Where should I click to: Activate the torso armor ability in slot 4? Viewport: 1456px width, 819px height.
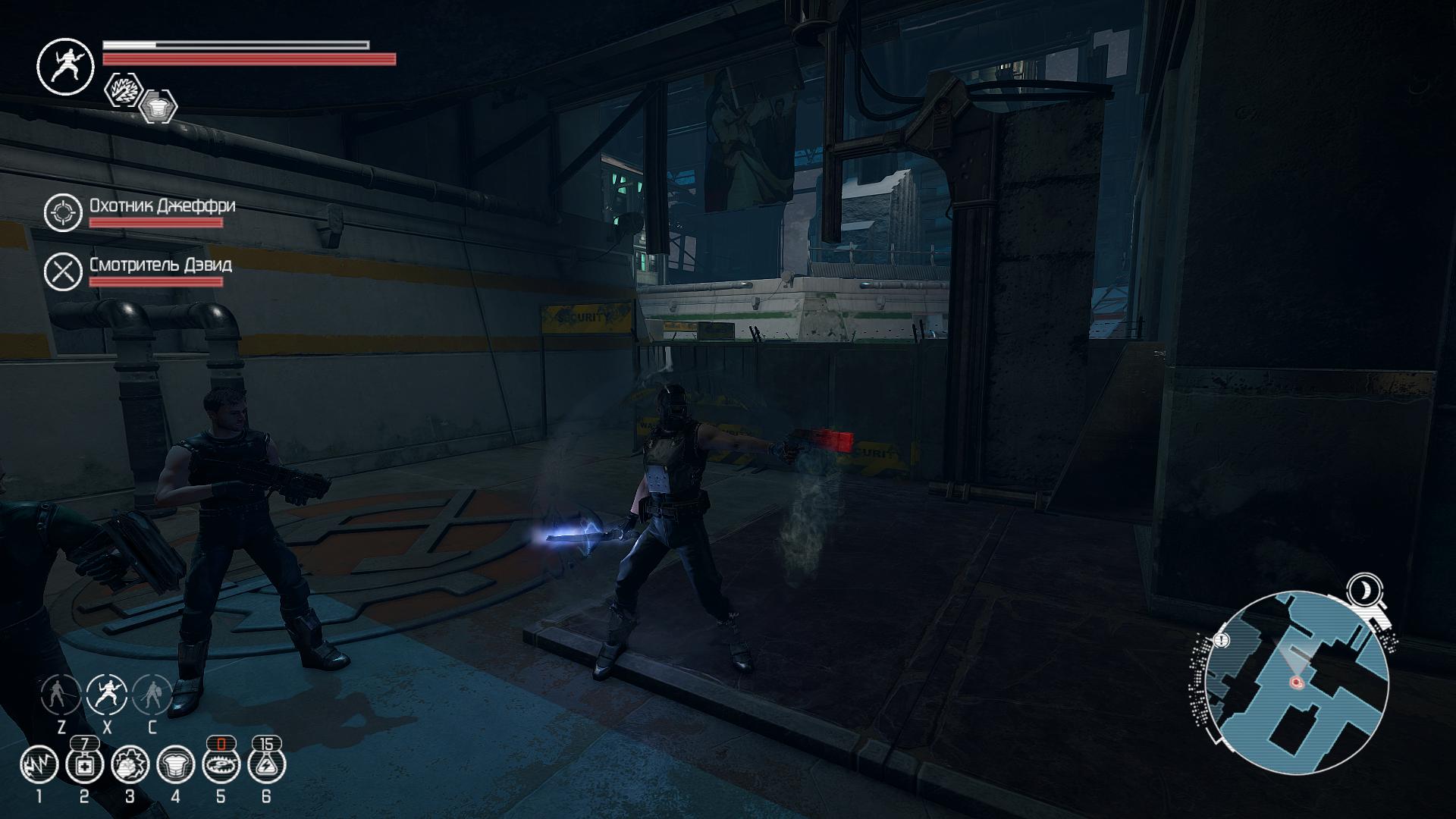pyautogui.click(x=175, y=764)
